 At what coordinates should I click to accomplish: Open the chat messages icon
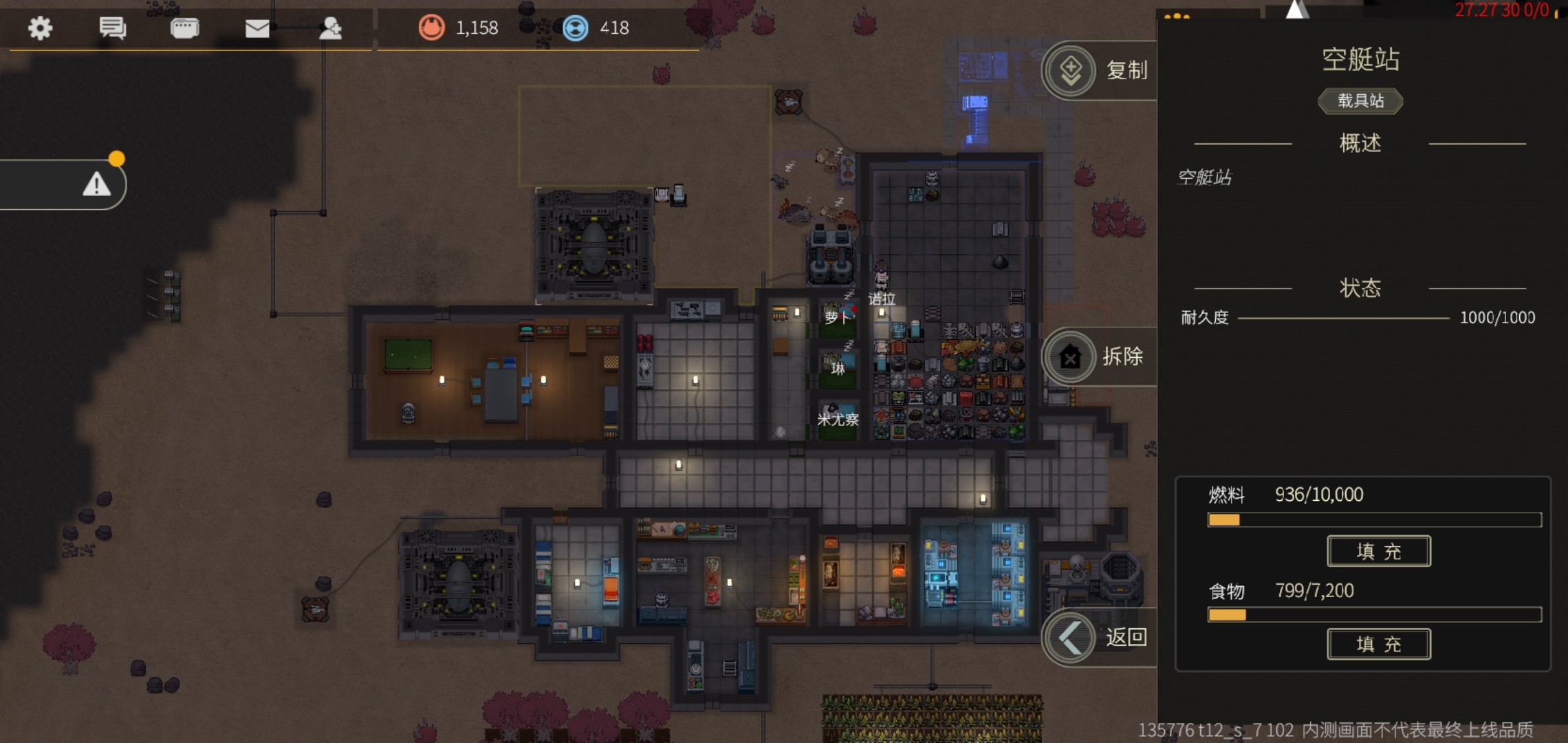pyautogui.click(x=112, y=28)
